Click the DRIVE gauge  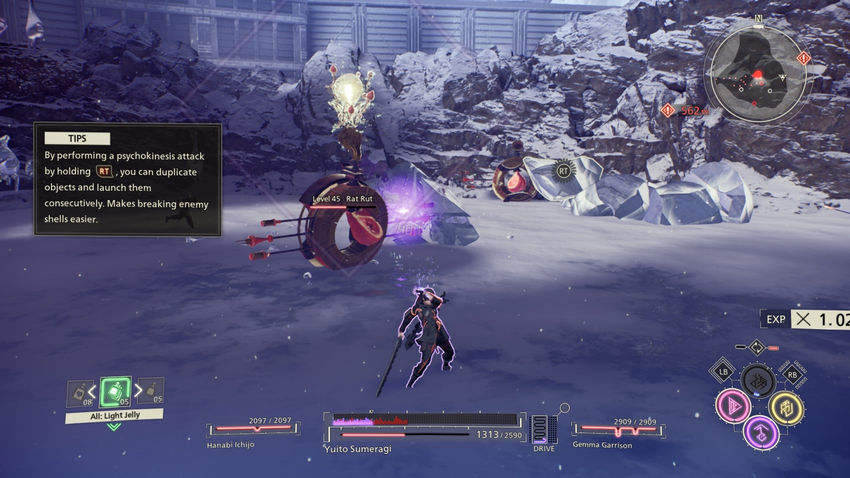(545, 429)
